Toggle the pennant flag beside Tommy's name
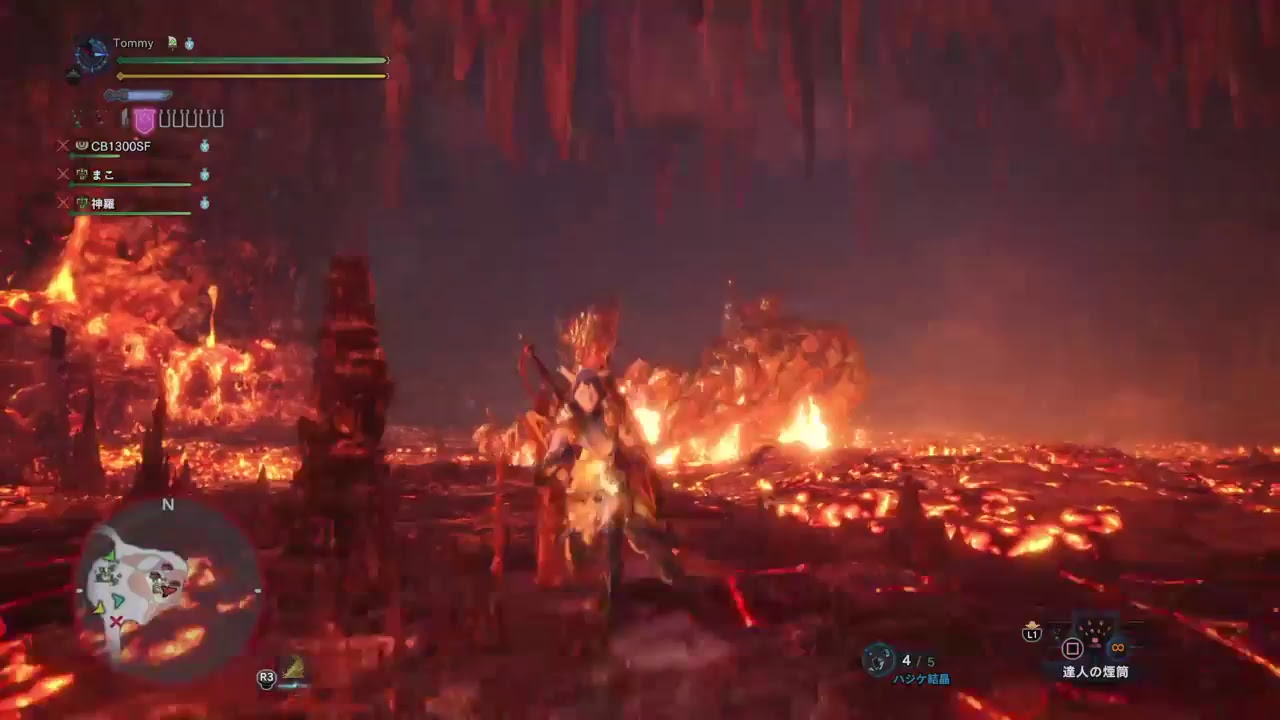Screen dimensions: 1280x720 coord(172,43)
